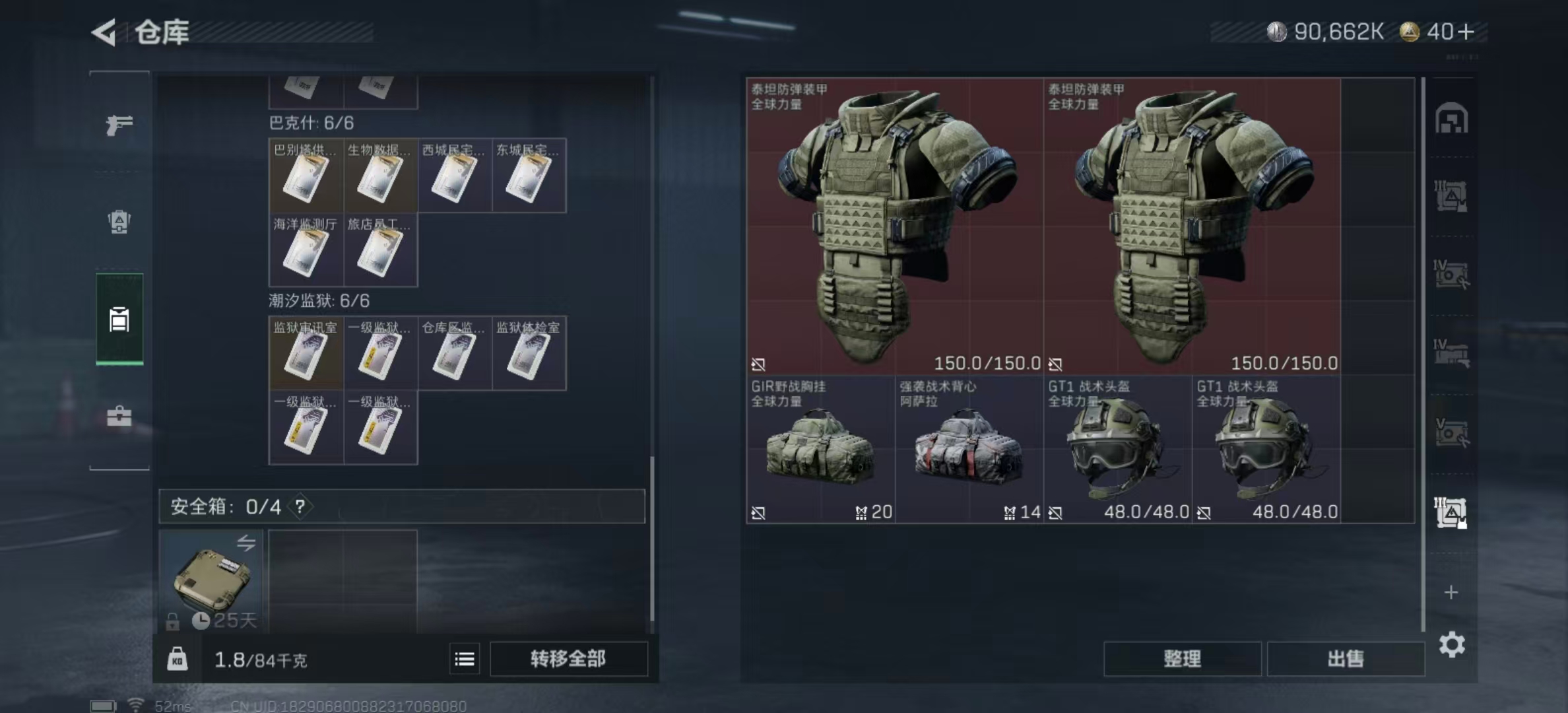Choose the 监狱体检室 keycard
This screenshot has width=1568, height=713.
(x=529, y=353)
